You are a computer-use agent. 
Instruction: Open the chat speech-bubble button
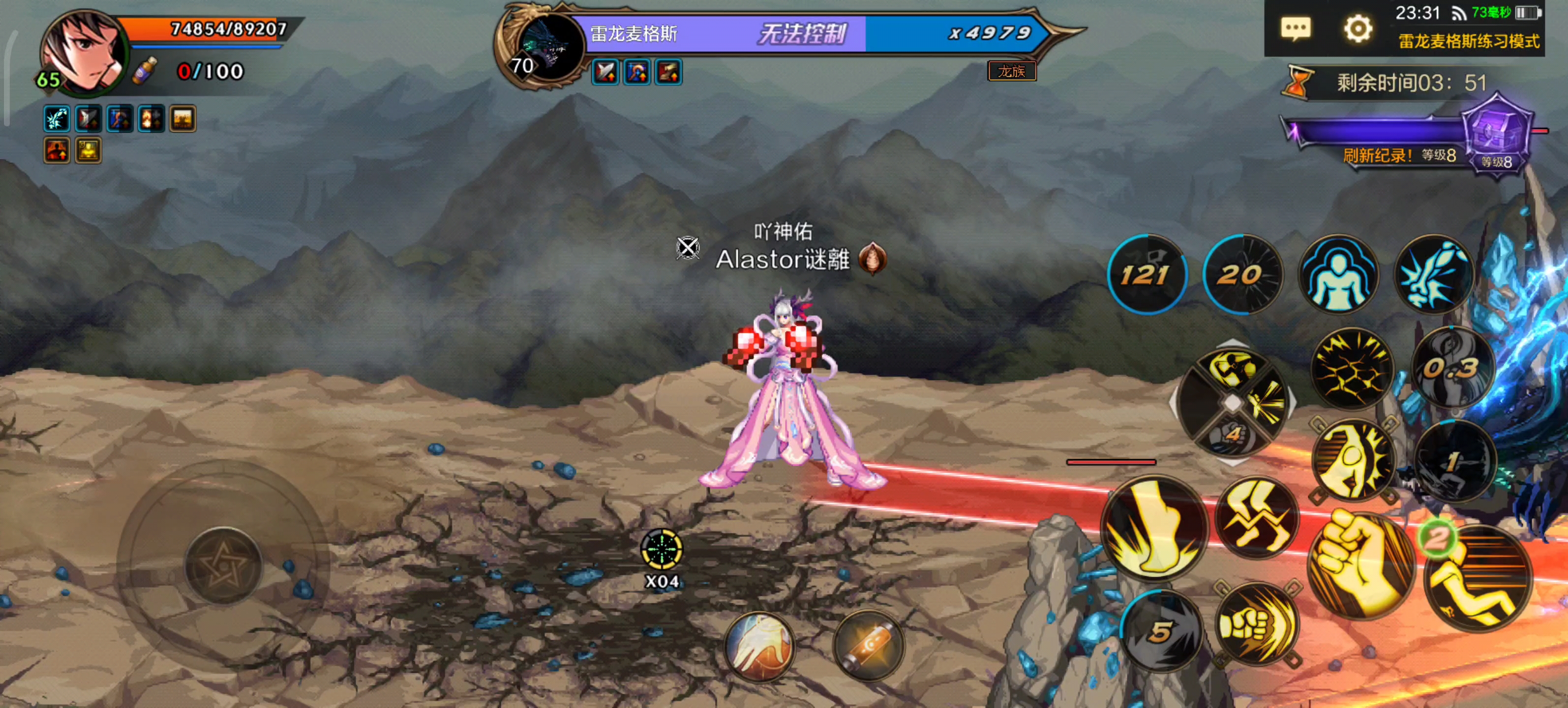point(1296,28)
